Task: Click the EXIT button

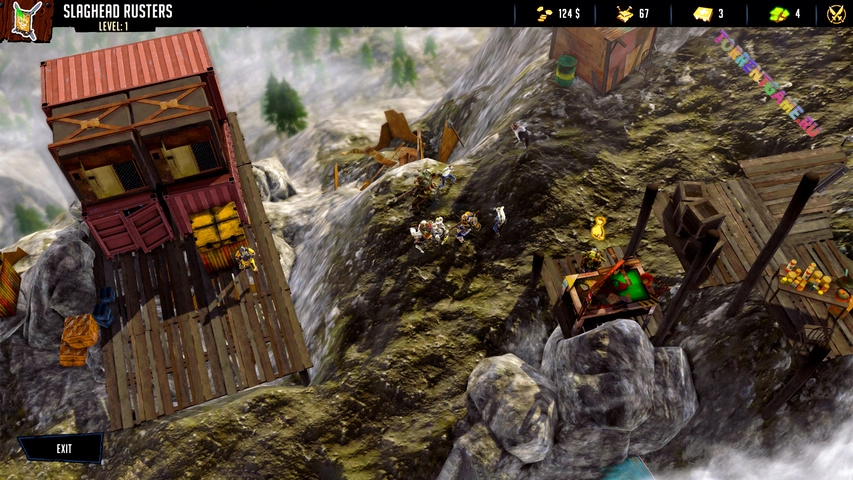Action: [x=62, y=449]
